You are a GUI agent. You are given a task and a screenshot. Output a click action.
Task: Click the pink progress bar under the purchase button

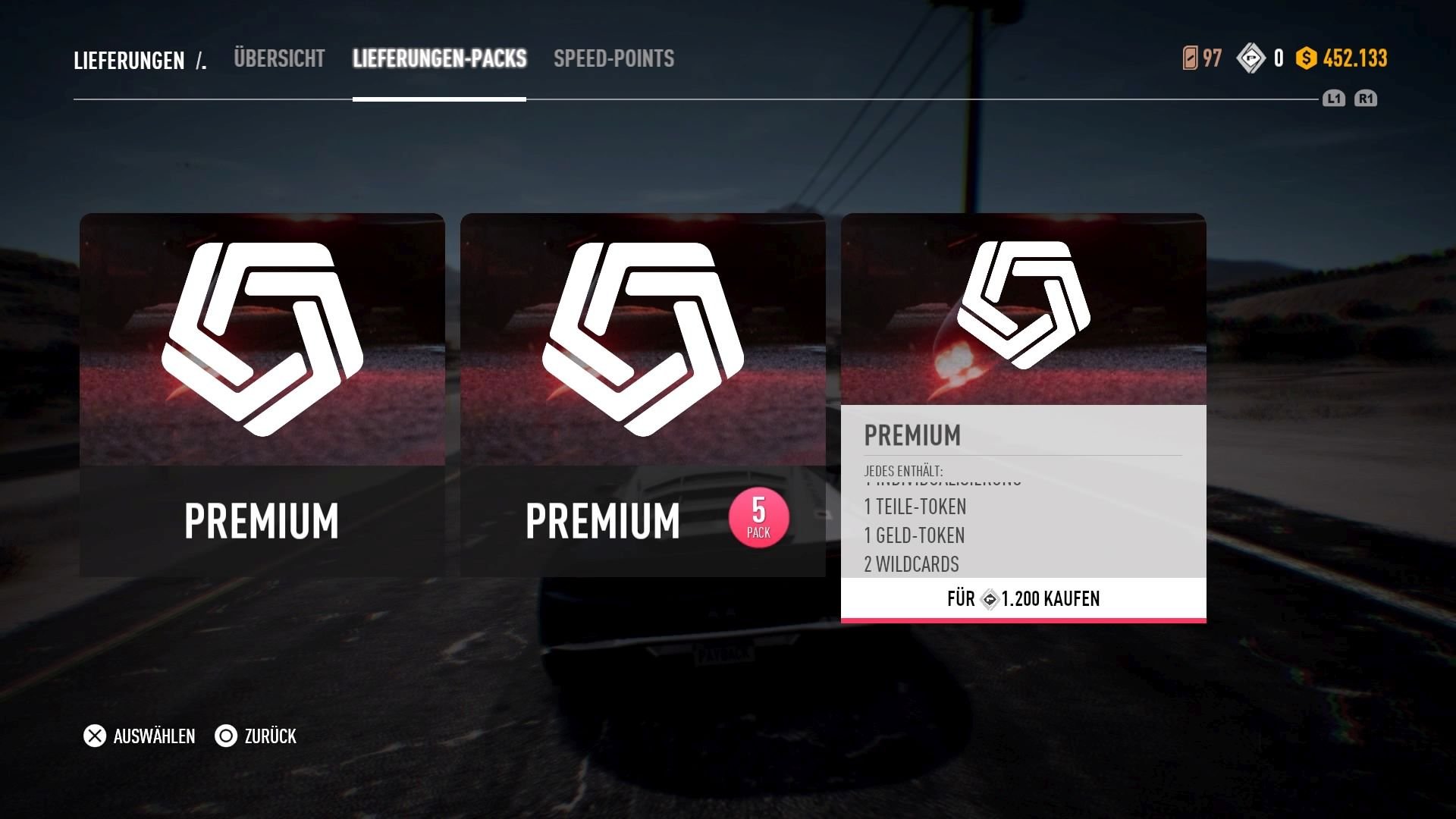[1024, 620]
